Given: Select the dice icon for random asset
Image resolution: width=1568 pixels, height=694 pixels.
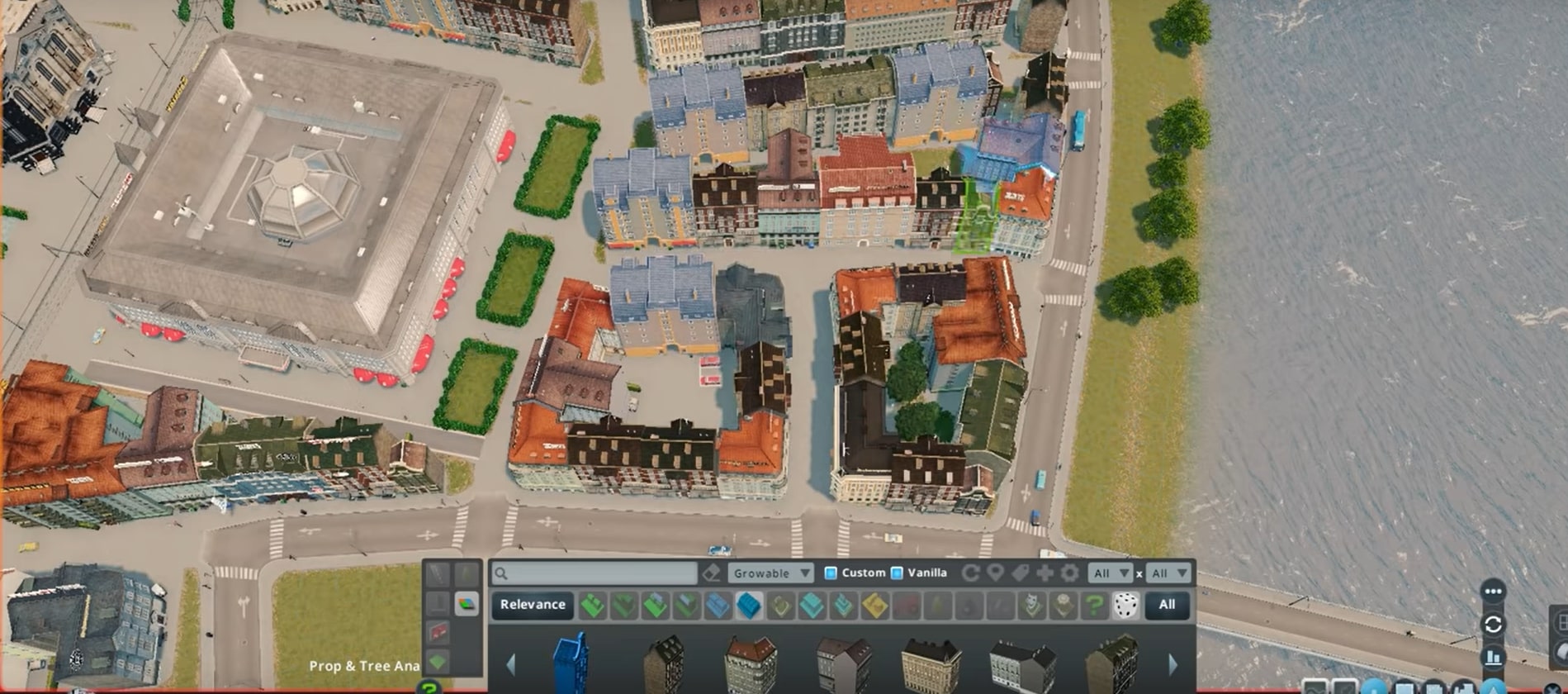Looking at the screenshot, I should 1126,605.
